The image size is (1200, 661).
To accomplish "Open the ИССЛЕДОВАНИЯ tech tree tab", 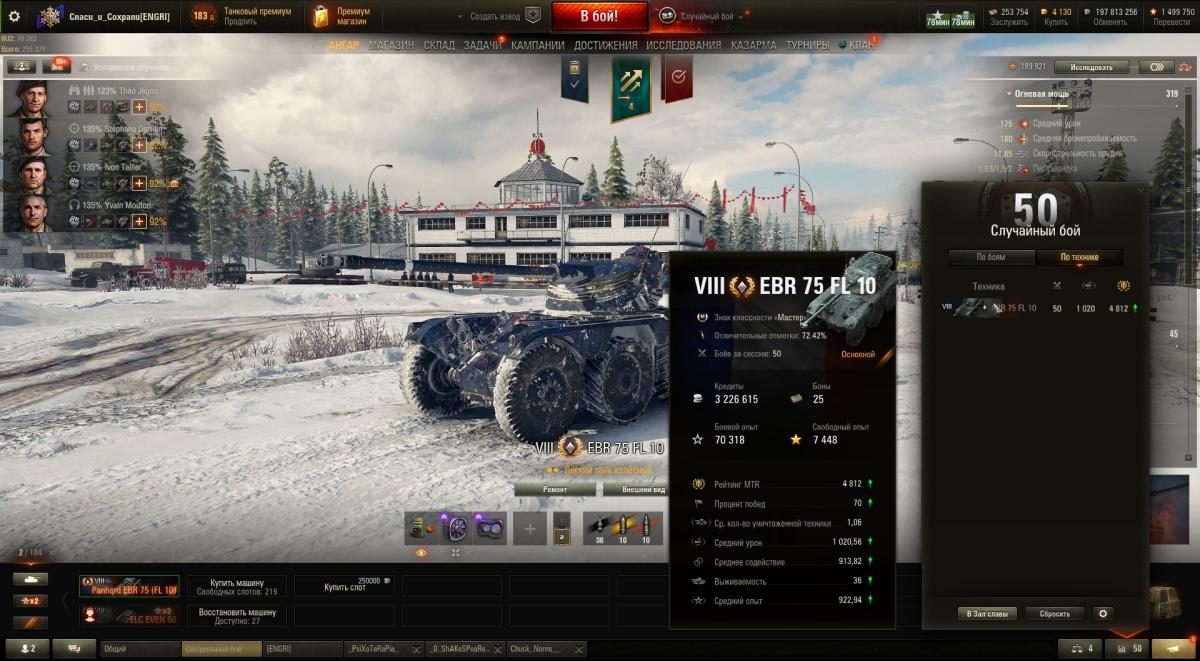I will coord(683,45).
